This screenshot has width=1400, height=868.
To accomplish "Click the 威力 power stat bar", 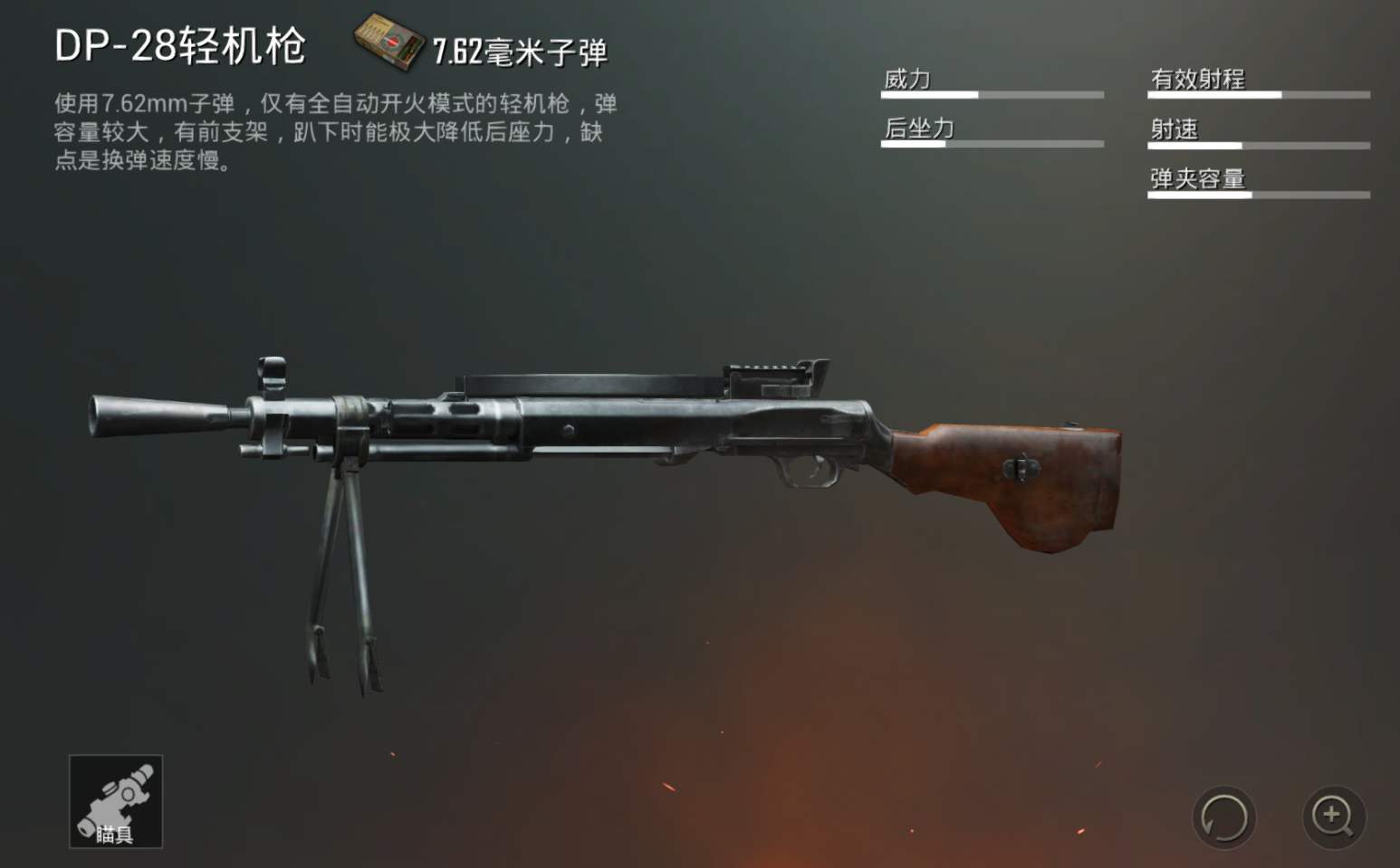I will point(992,93).
